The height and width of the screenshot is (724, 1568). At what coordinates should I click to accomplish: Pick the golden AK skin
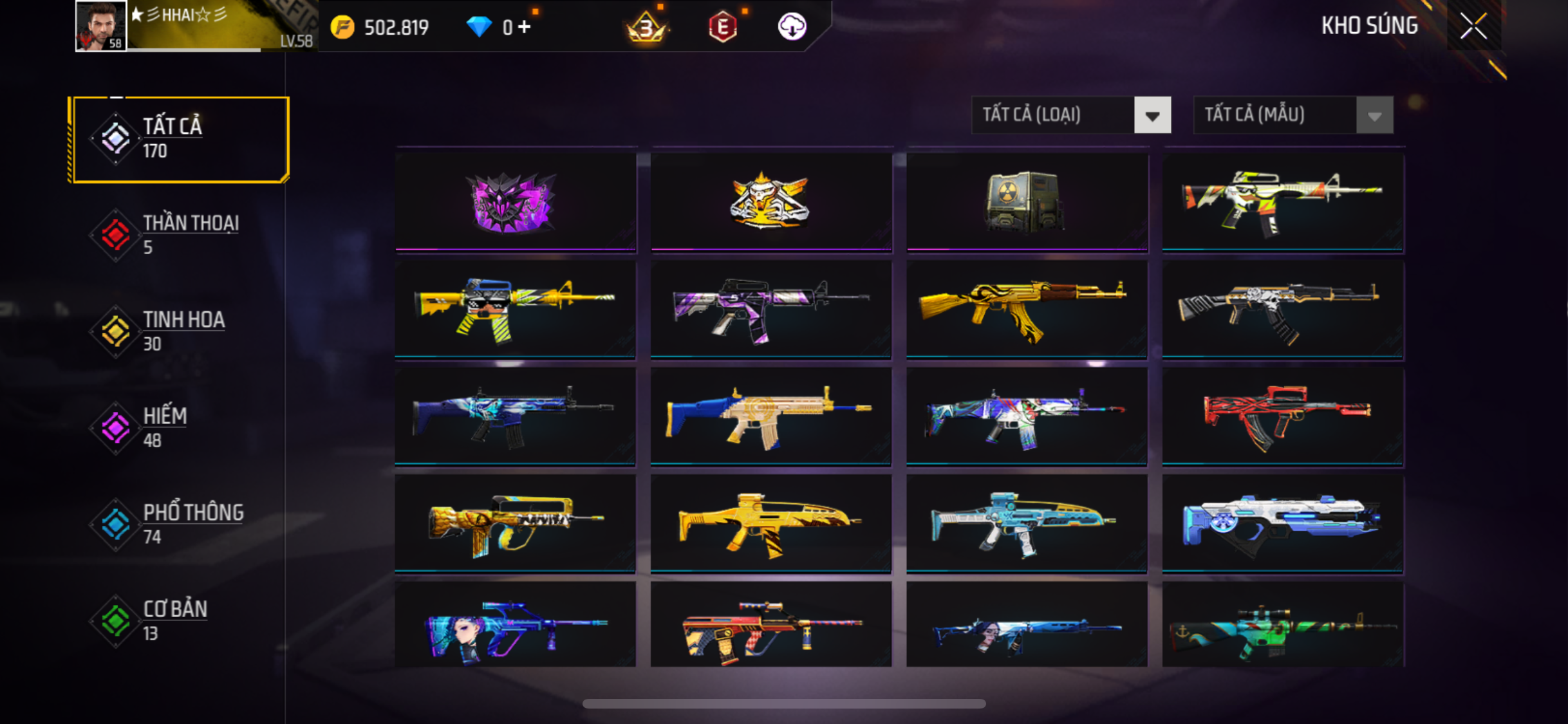click(x=1026, y=309)
